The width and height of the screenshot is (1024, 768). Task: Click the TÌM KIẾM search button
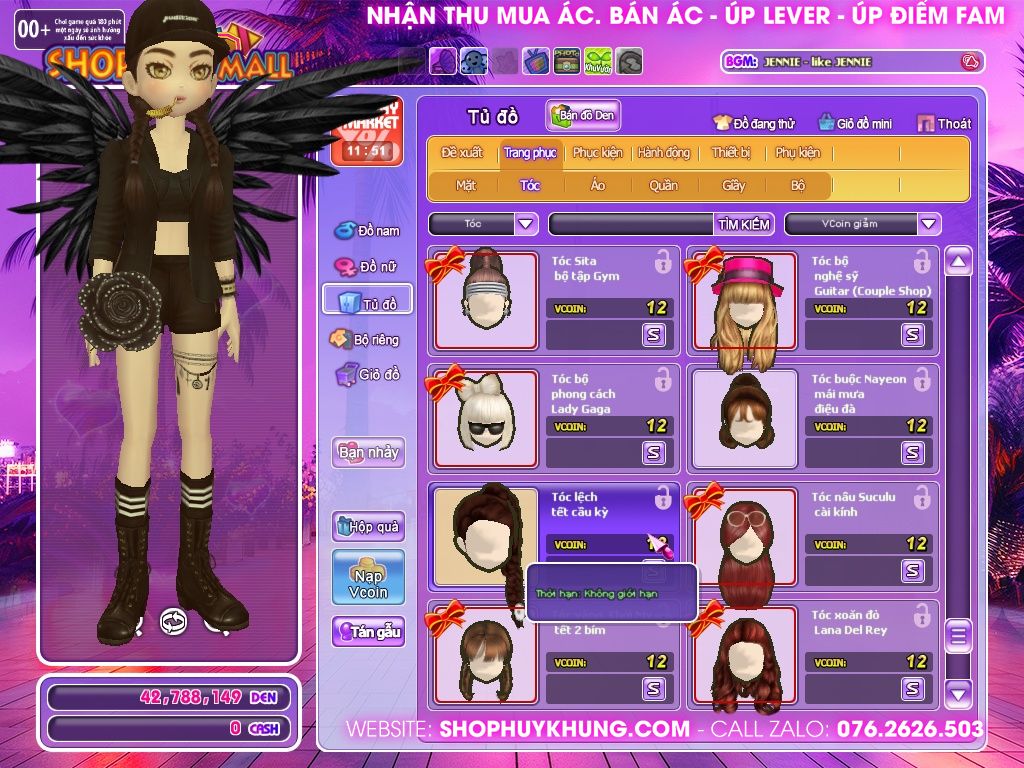coord(743,224)
